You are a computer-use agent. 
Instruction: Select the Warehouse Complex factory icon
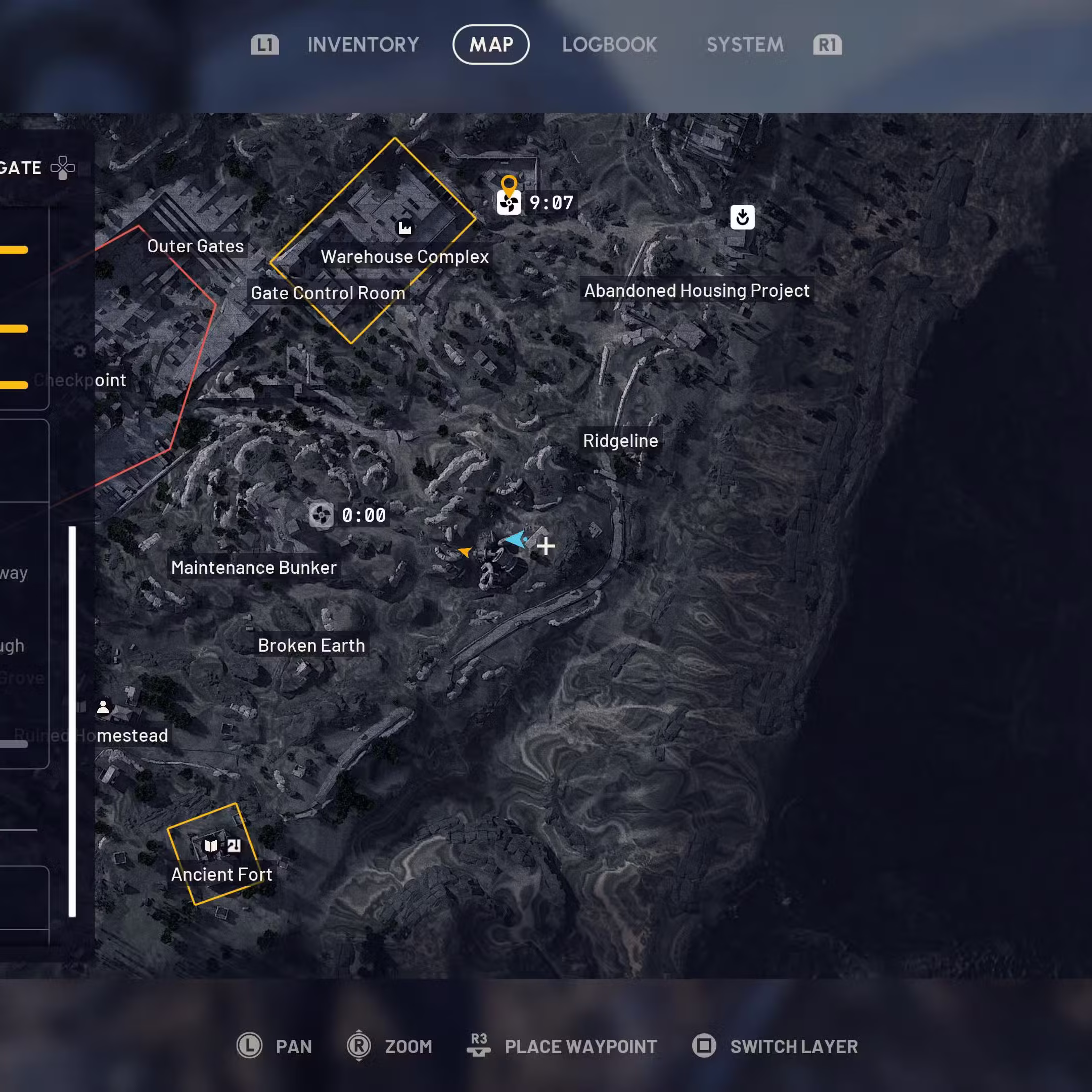(x=404, y=228)
